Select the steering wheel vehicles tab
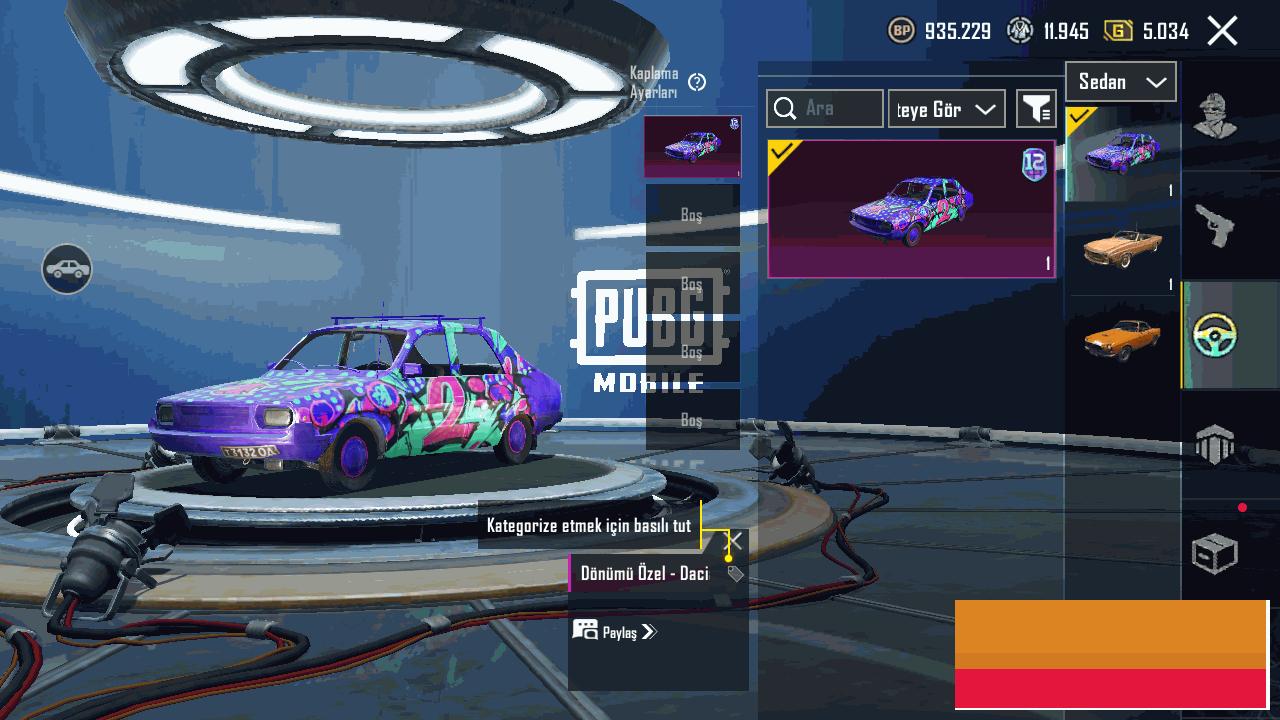Image resolution: width=1280 pixels, height=720 pixels. 1215,336
